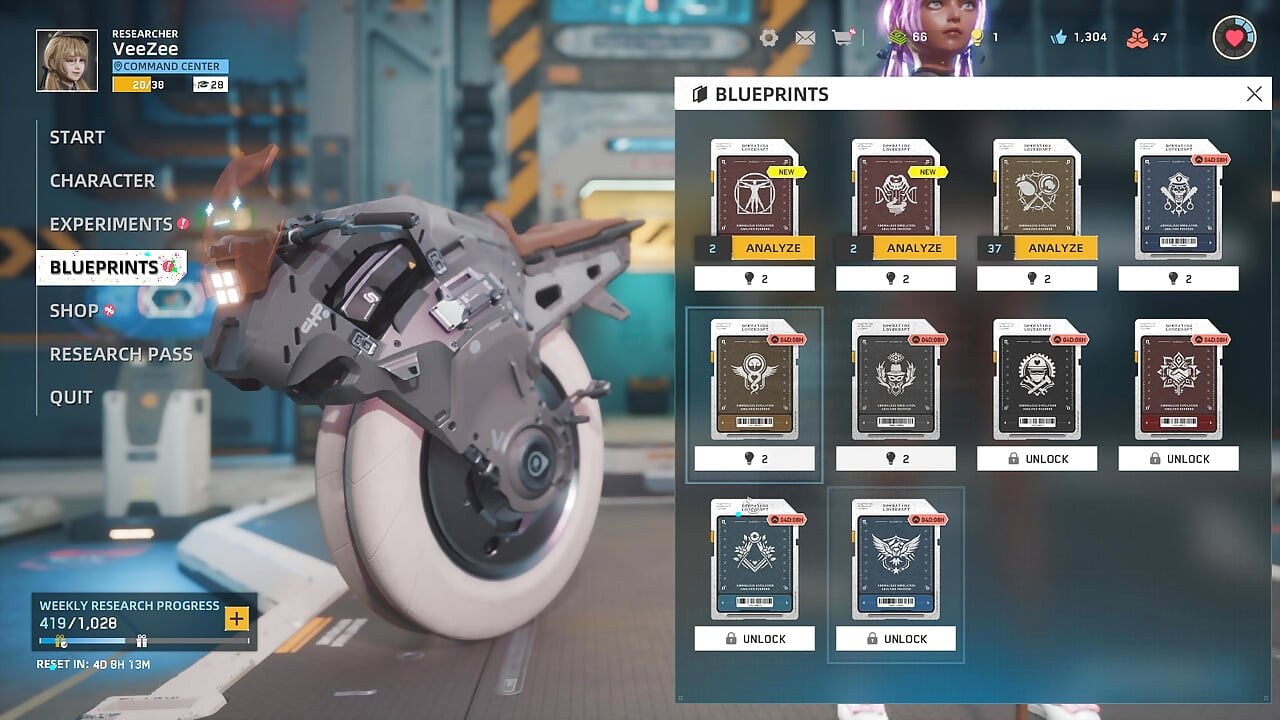The height and width of the screenshot is (720, 1280).
Task: Select the brown winged-emblem blueprint card
Action: pos(754,379)
